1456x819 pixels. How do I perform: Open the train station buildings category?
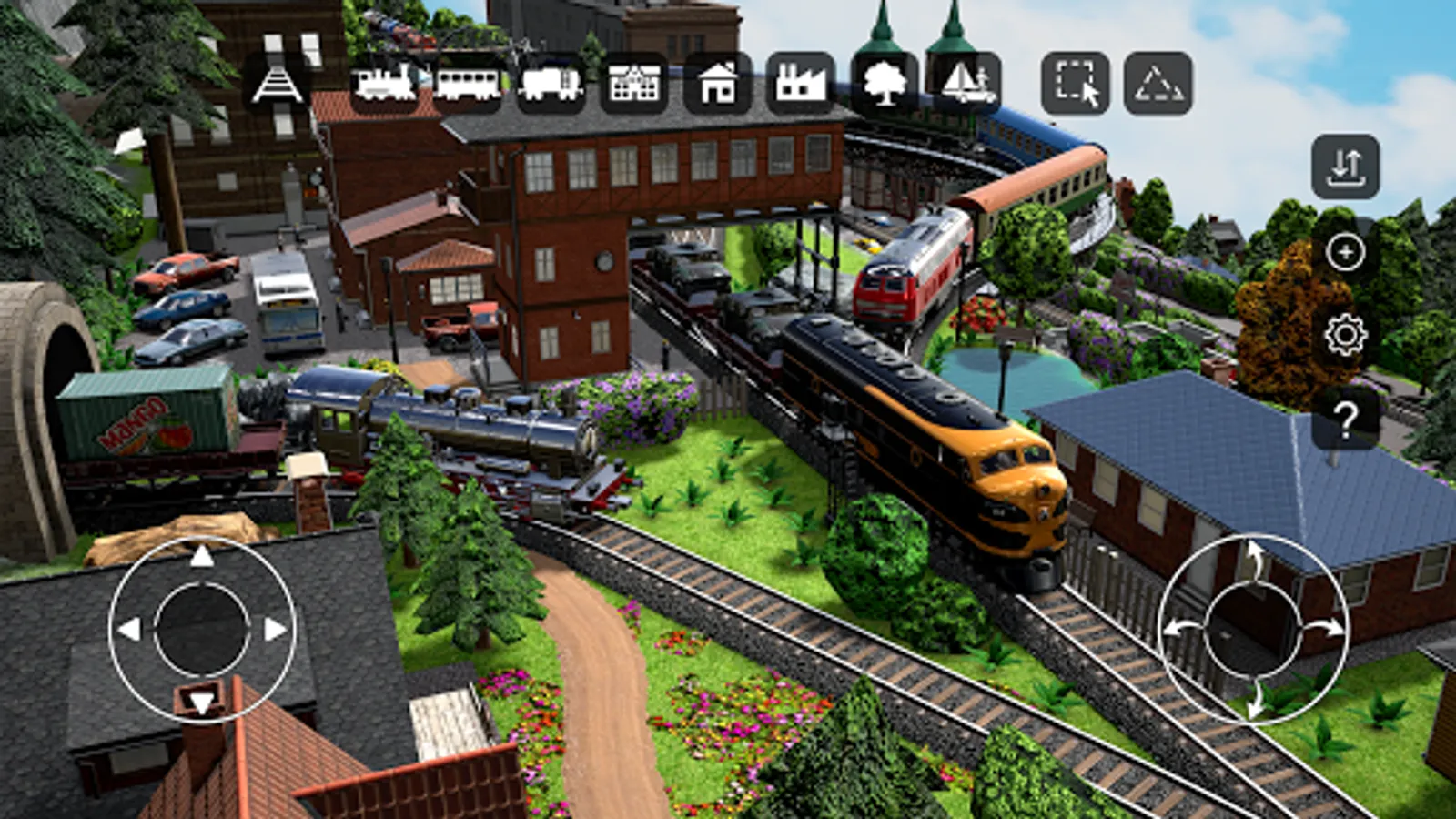(634, 84)
